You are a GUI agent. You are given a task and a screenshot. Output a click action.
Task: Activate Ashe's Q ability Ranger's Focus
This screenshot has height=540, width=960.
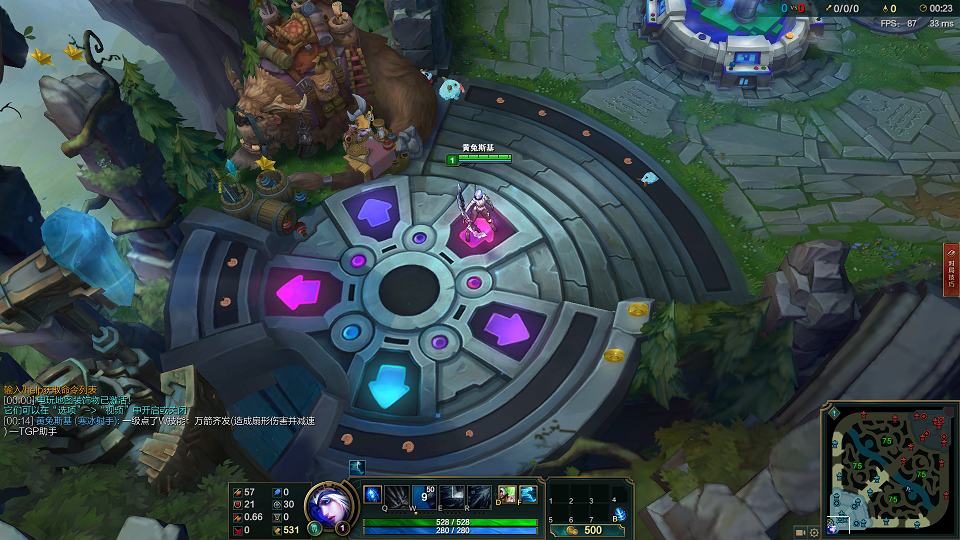click(x=397, y=496)
